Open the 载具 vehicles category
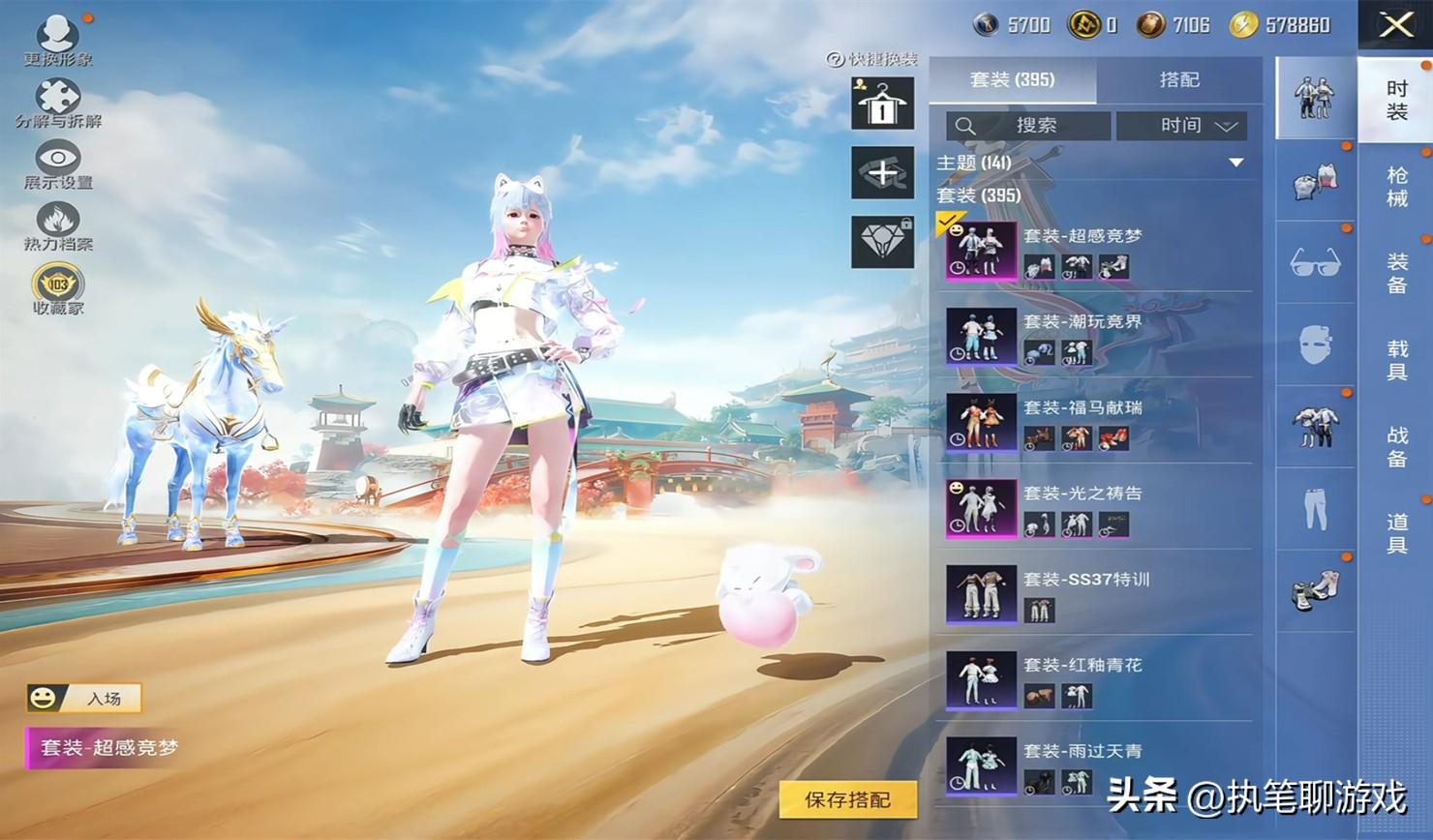Image resolution: width=1433 pixels, height=840 pixels. [x=1396, y=359]
